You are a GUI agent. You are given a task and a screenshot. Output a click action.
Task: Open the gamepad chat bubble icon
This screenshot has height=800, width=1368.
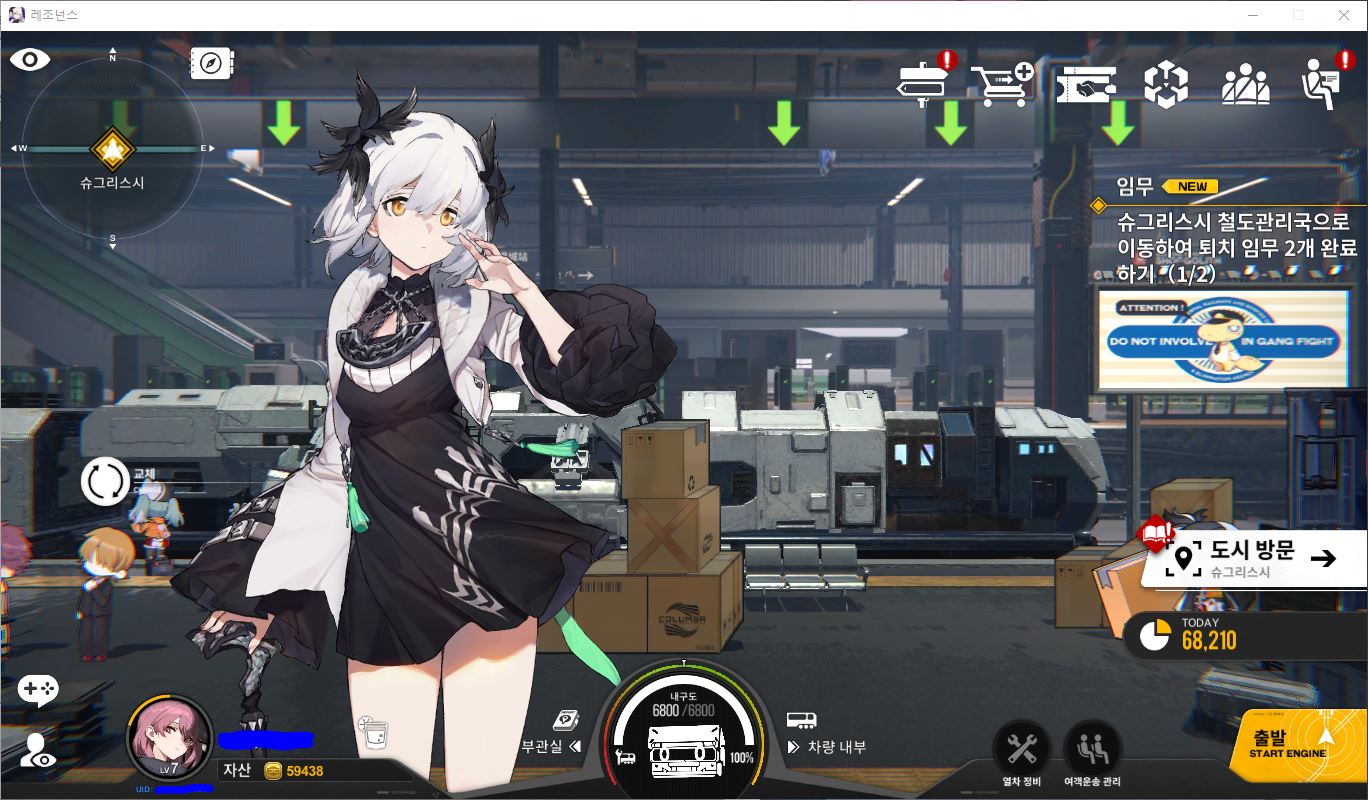click(38, 689)
